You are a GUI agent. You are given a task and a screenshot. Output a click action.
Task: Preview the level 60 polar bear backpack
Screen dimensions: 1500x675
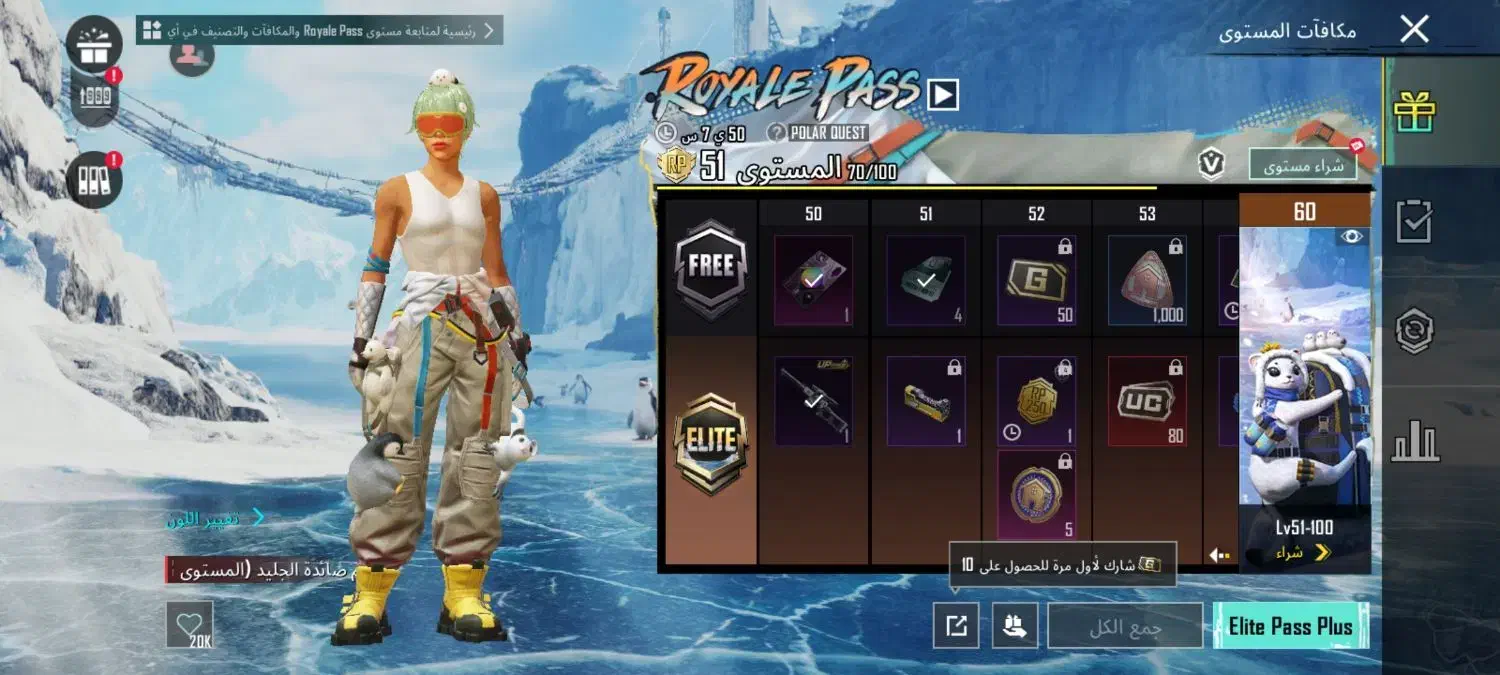1351,237
